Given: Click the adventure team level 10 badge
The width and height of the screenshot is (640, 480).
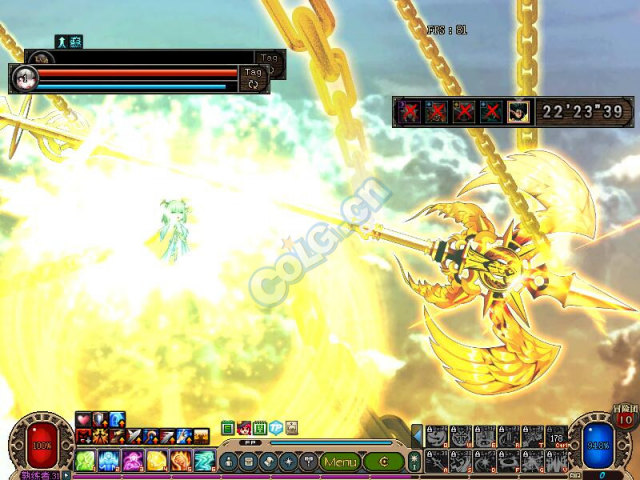Looking at the screenshot, I should click(624, 419).
